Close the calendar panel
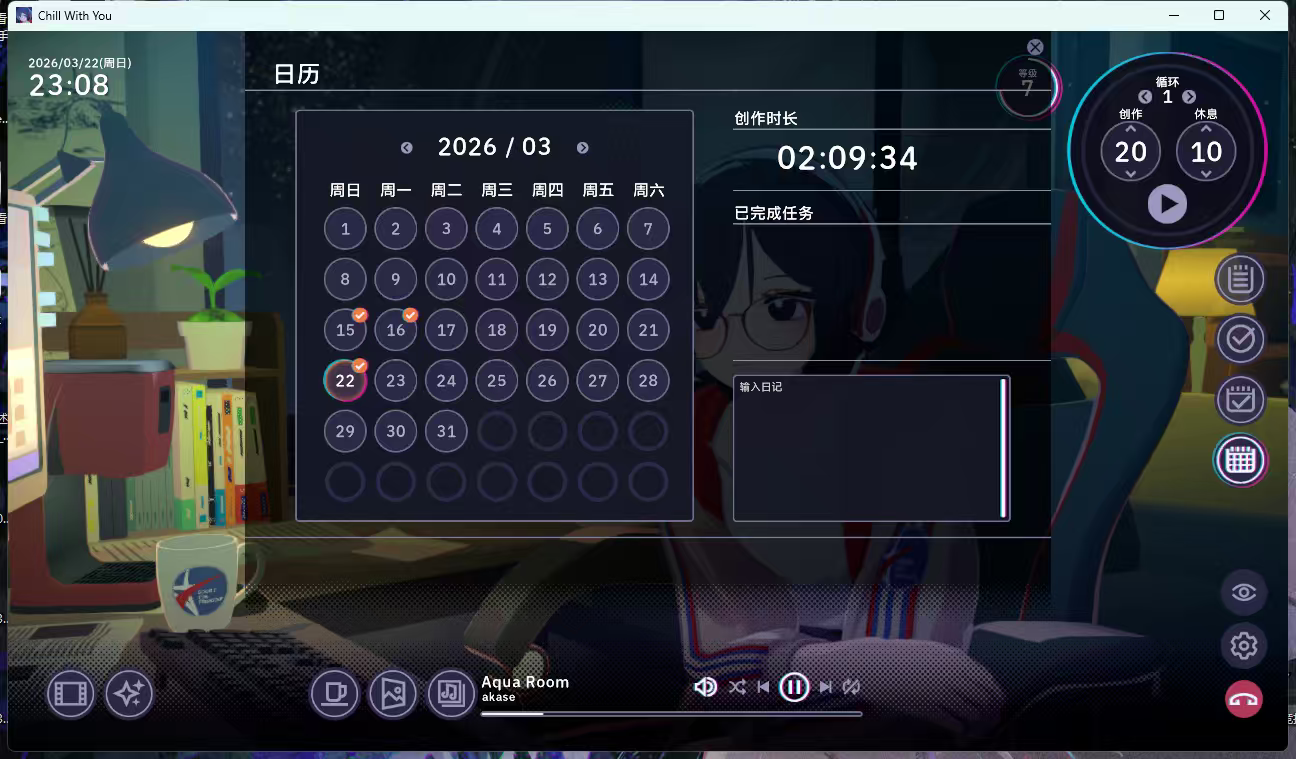 [x=1035, y=47]
